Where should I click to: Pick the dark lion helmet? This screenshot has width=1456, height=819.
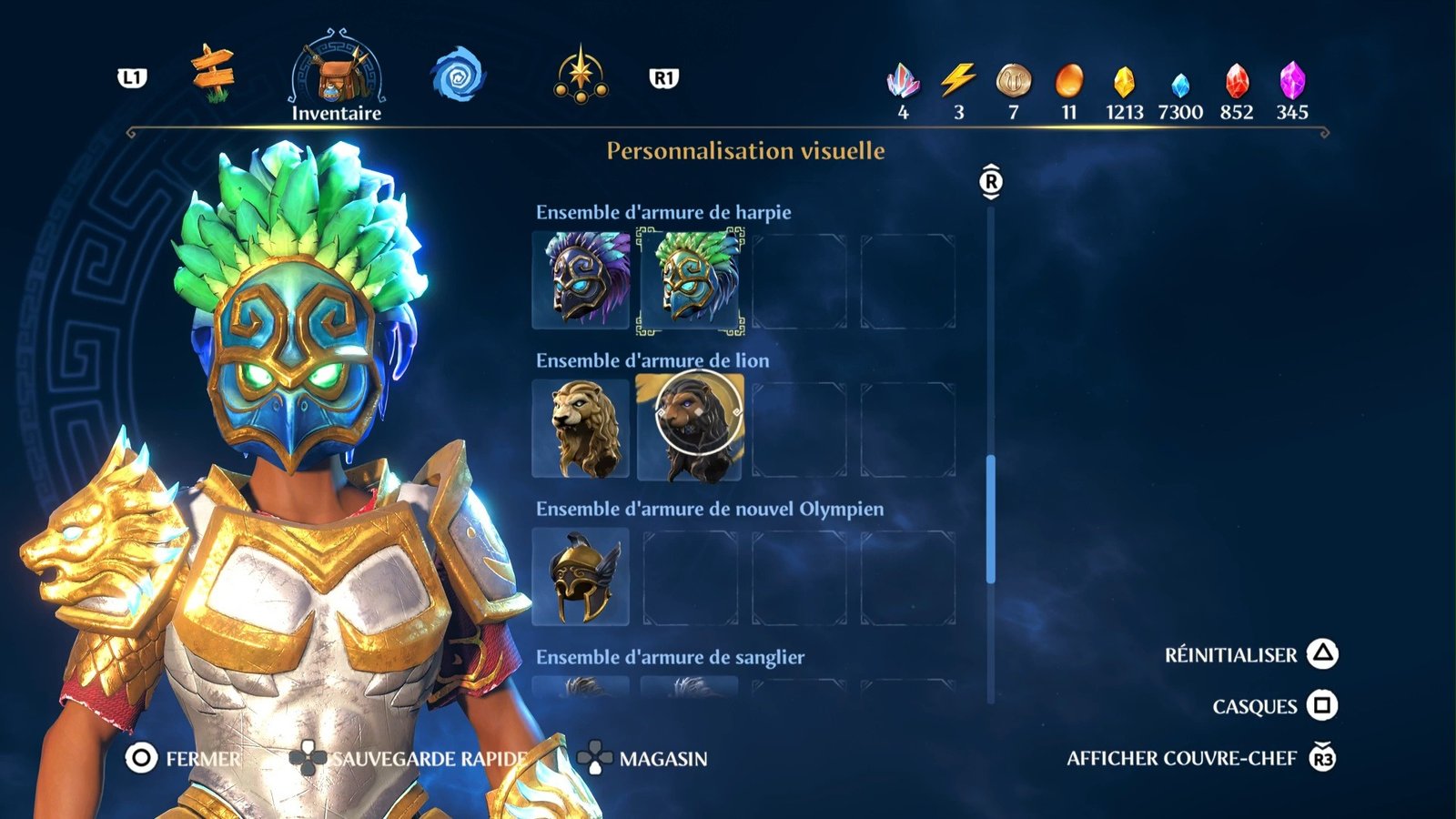[x=690, y=429]
